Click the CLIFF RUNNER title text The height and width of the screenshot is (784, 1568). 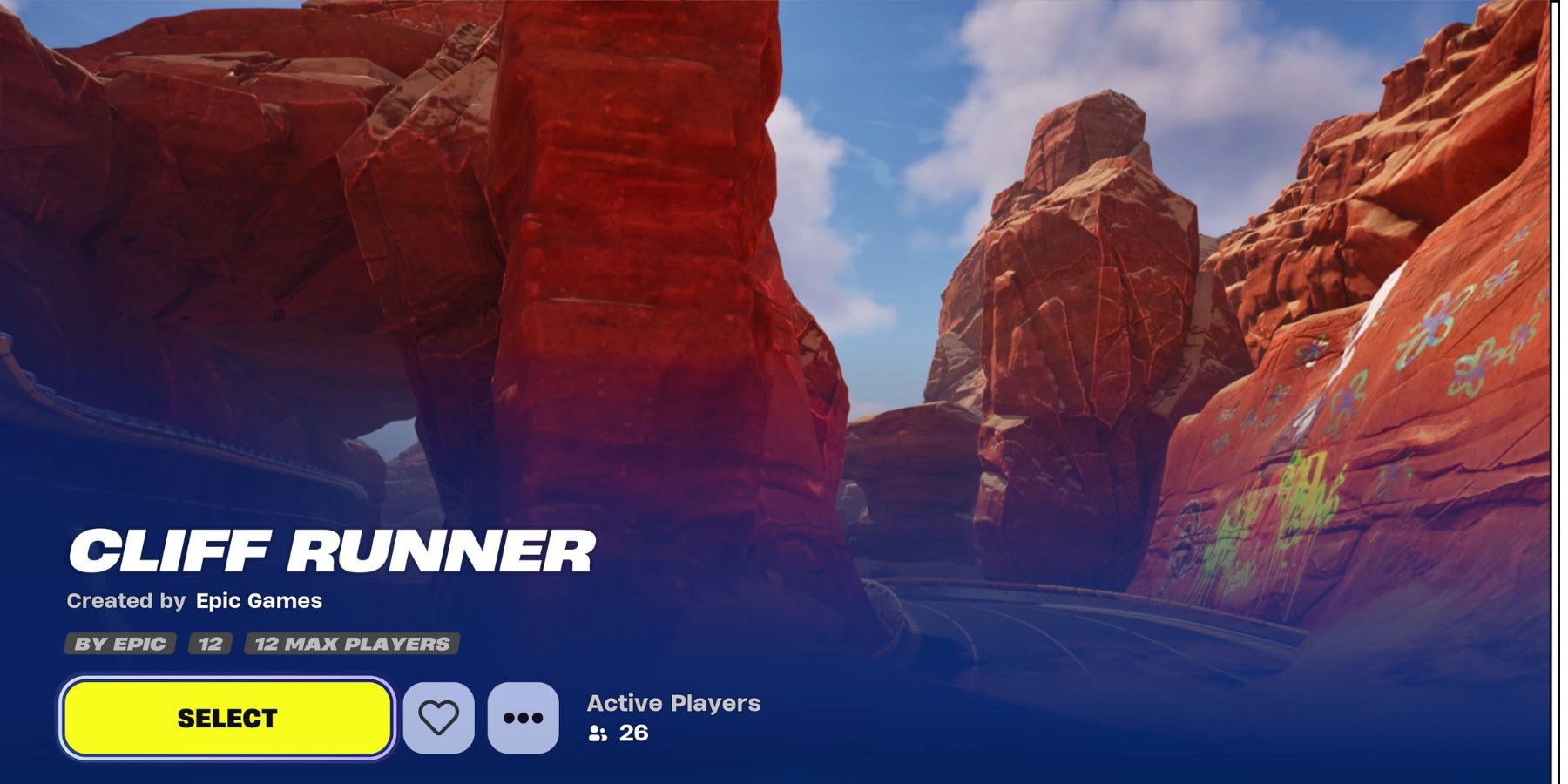(333, 549)
